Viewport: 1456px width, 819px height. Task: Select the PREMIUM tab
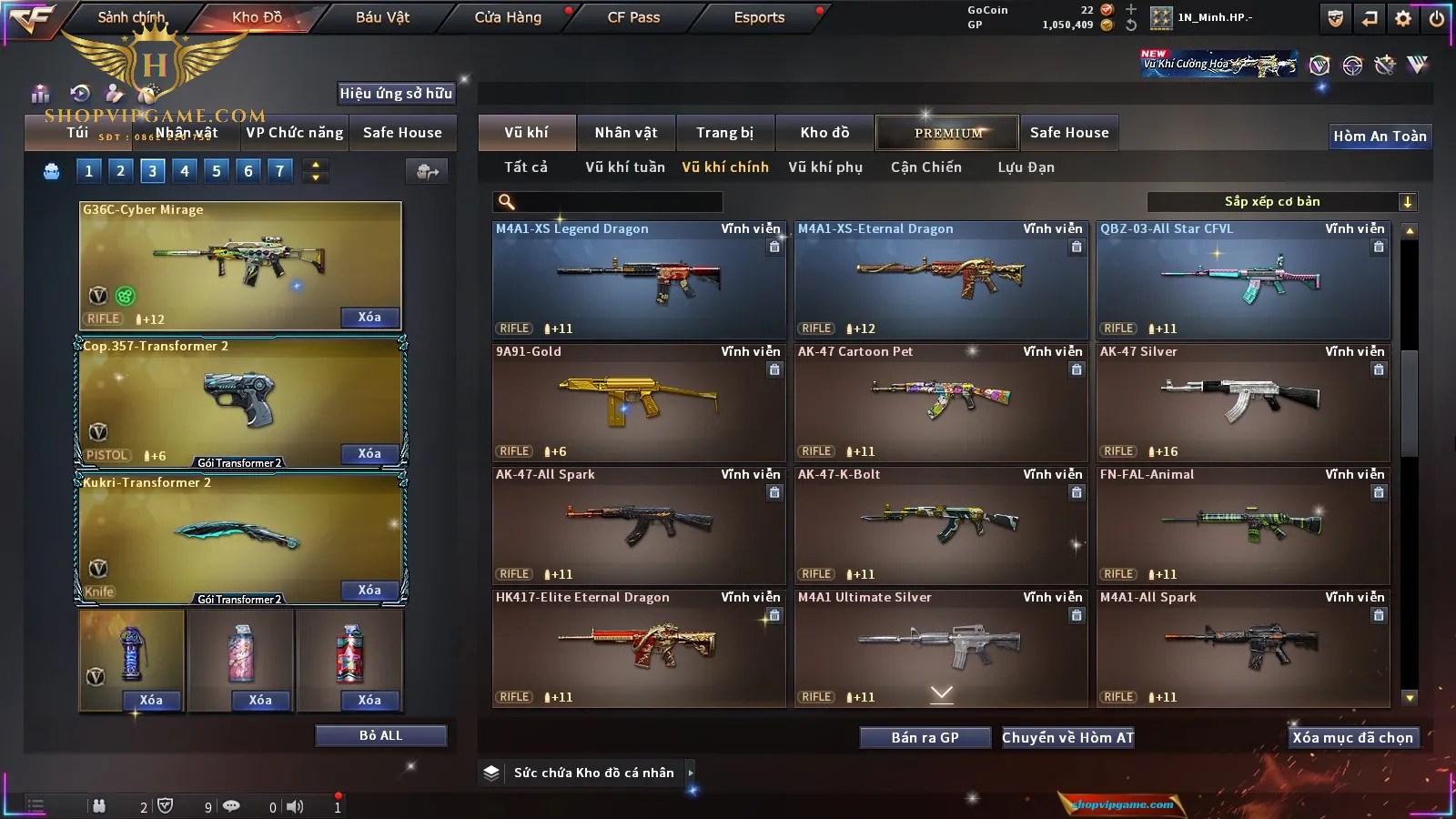pyautogui.click(x=947, y=133)
